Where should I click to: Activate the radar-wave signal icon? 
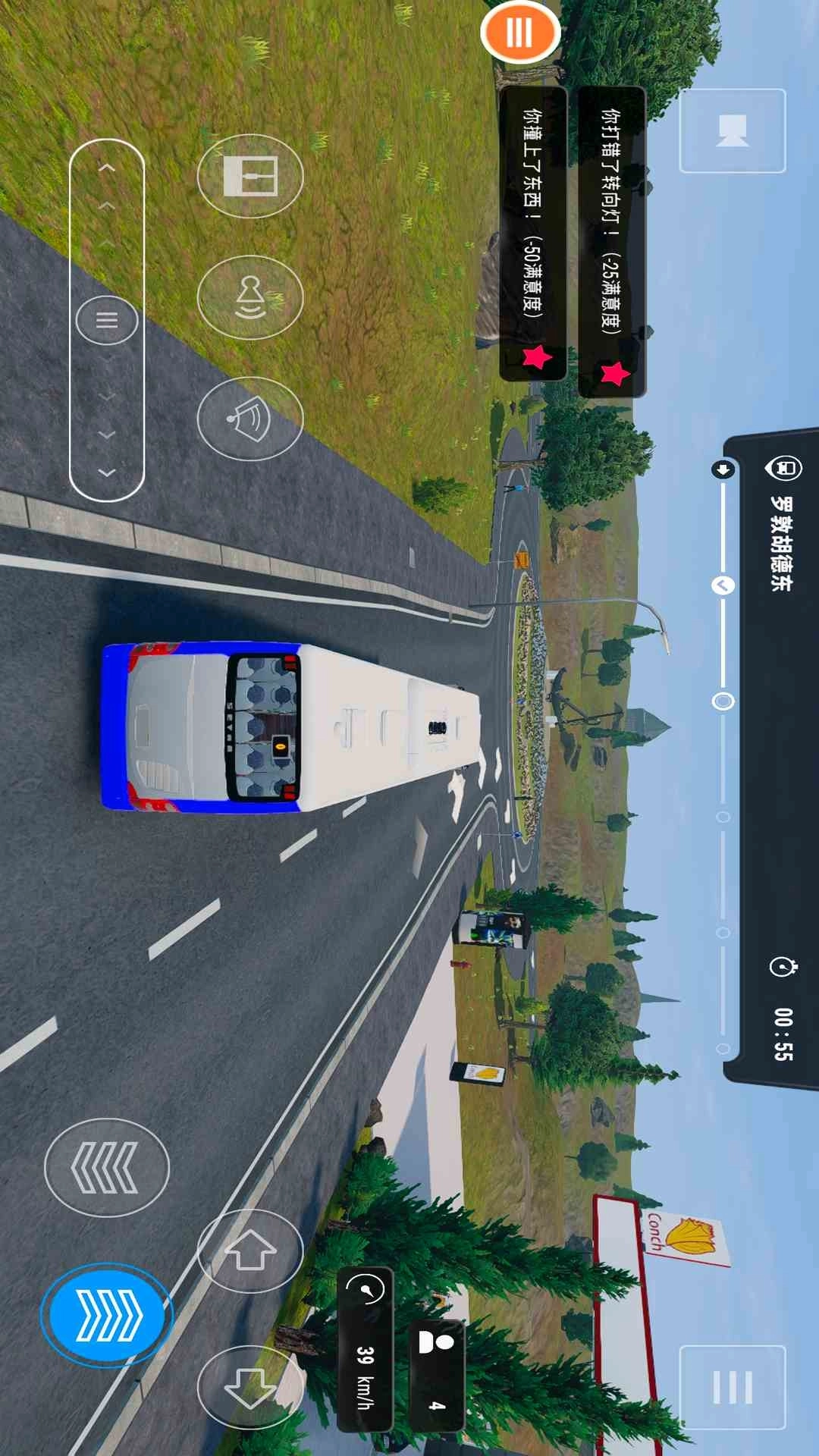coord(250,419)
